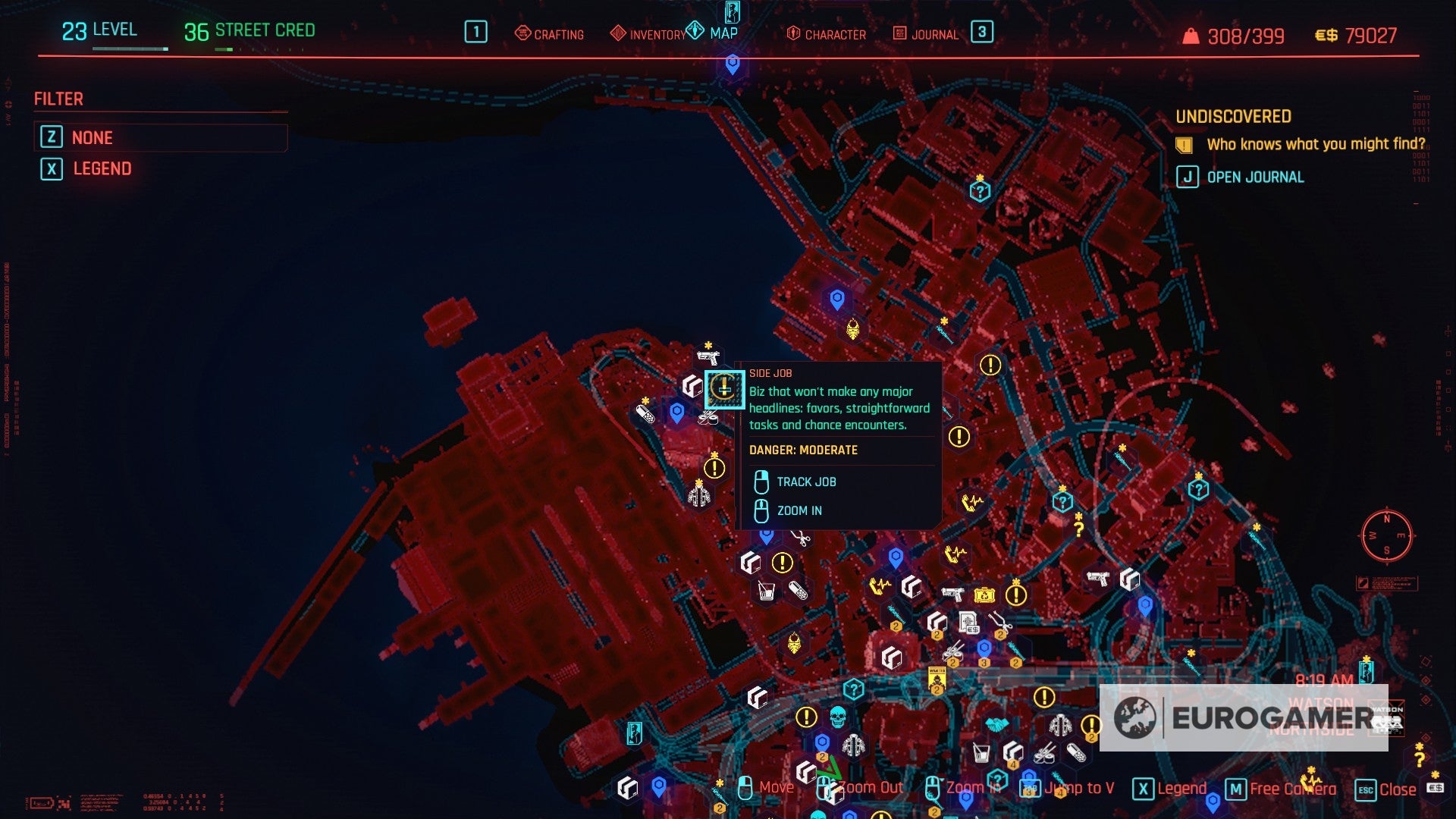Select a yellow undiscovered question mark marker
1456x819 pixels.
[x=1080, y=529]
